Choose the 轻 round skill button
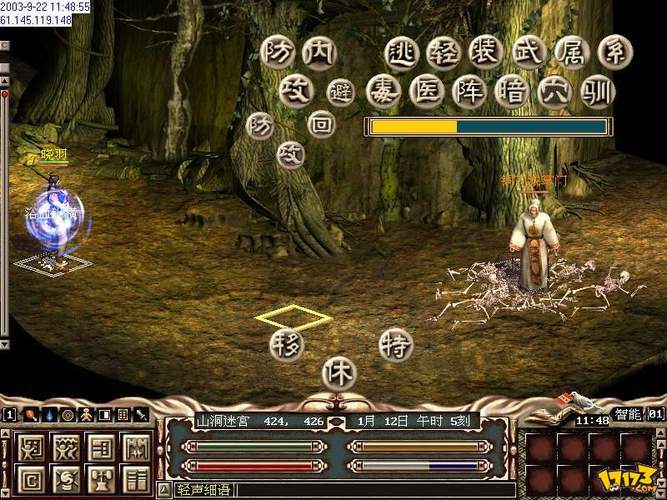 443,53
